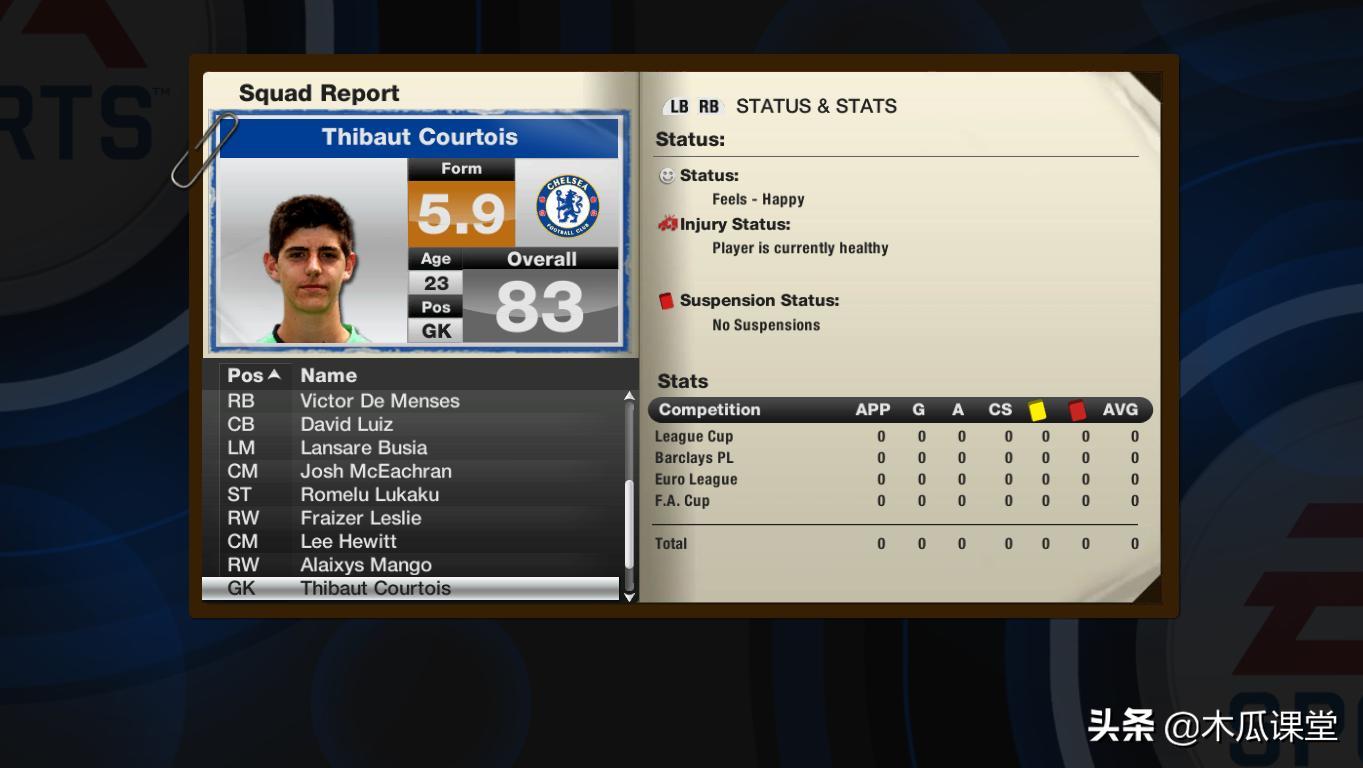
Task: Select Lansare Busia row
Action: [x=364, y=448]
